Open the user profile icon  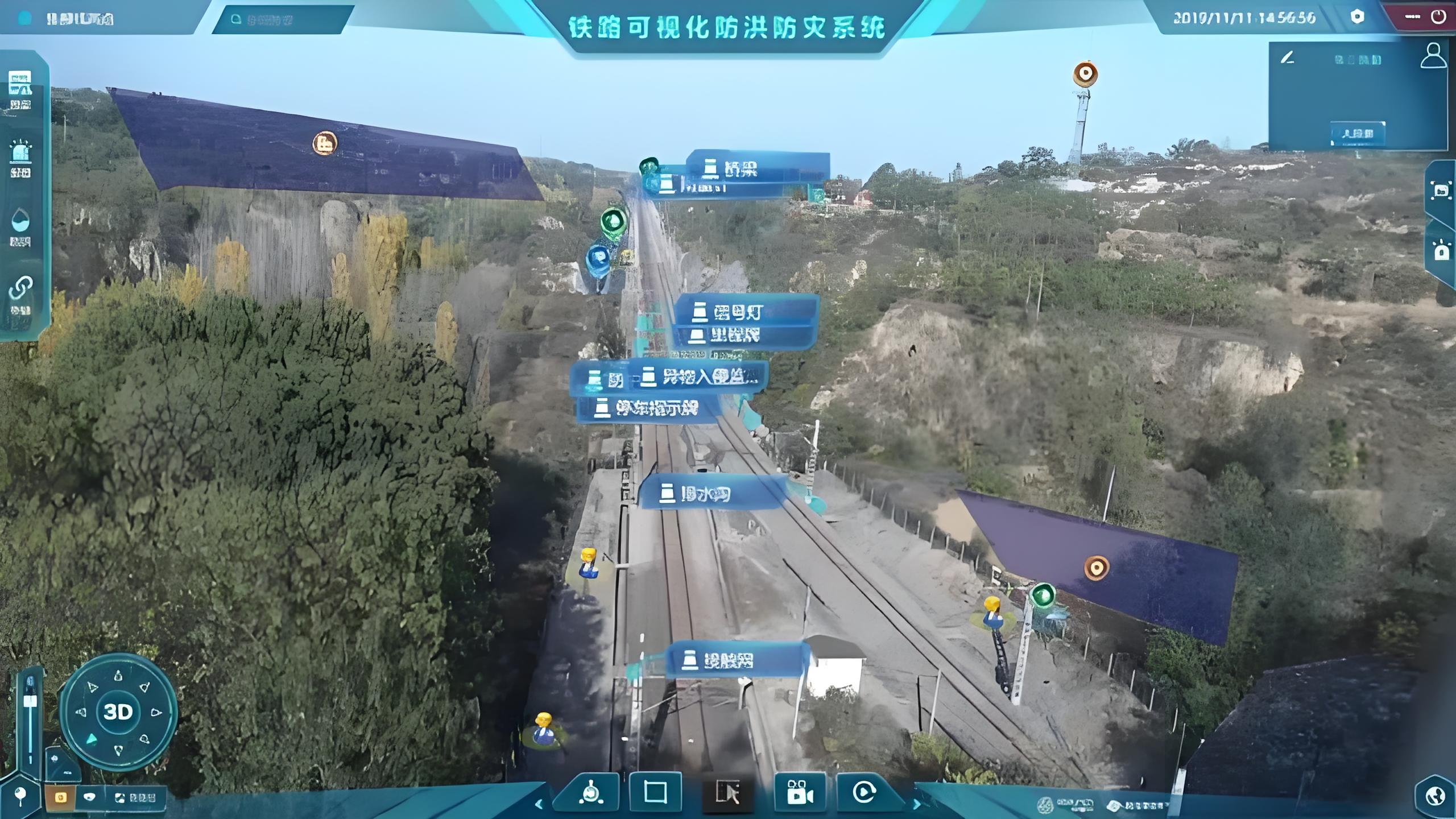(x=1433, y=56)
